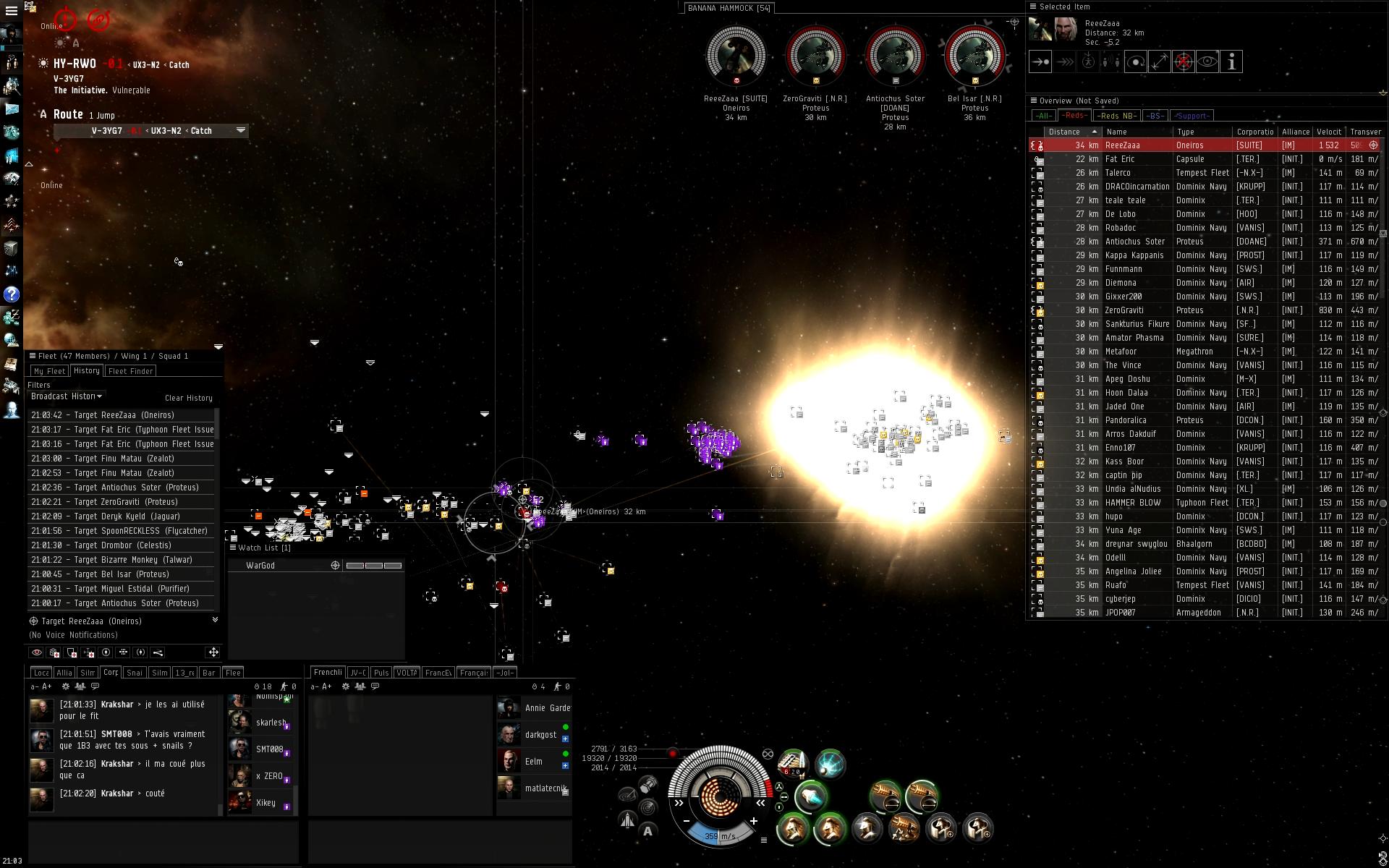Open the Frenchli chat channel tab
1389x868 pixels.
pos(328,673)
